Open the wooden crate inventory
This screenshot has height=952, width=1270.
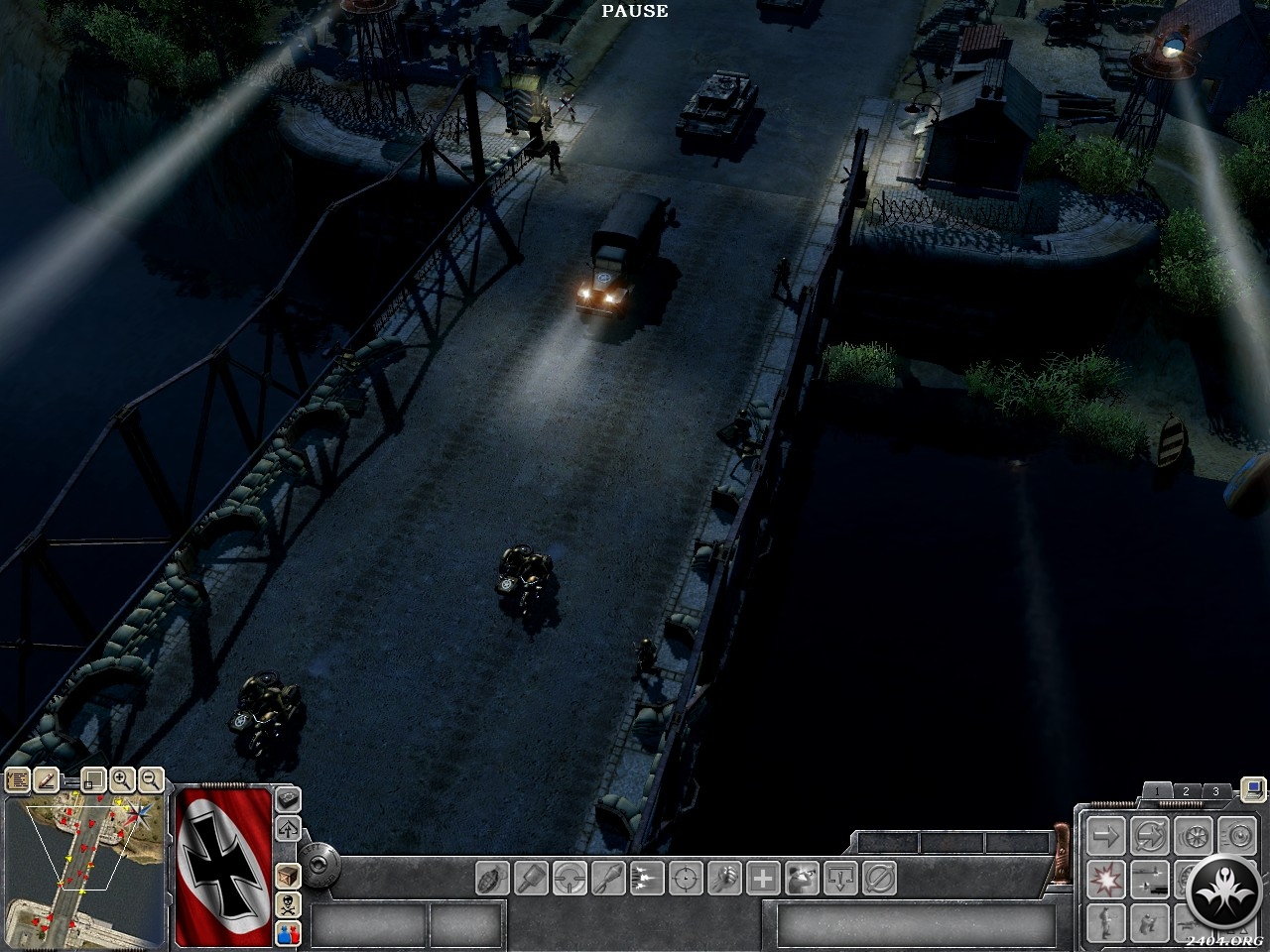288,877
